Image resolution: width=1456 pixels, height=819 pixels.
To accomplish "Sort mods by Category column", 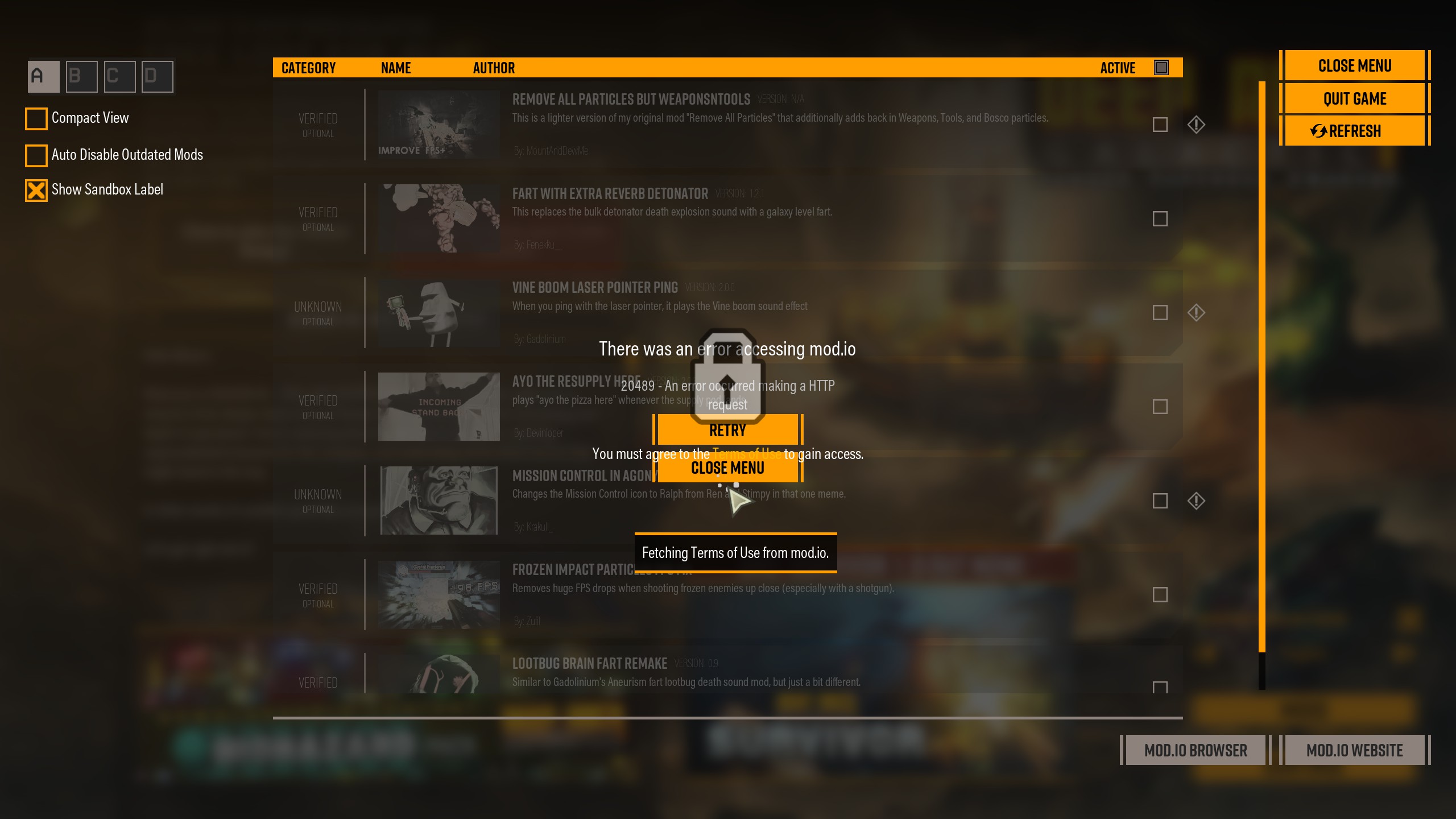I will (x=308, y=68).
